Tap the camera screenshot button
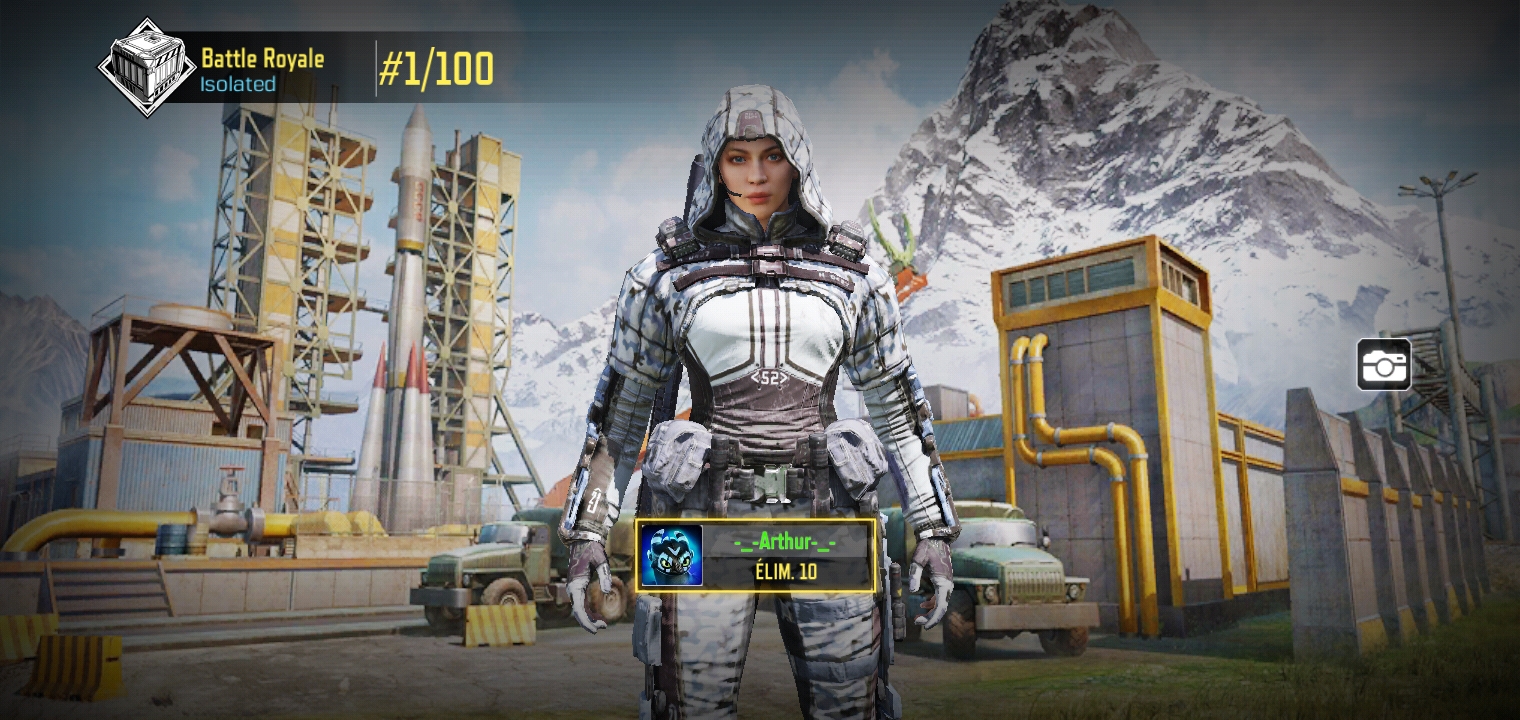Viewport: 1520px width, 720px height. pos(1384,365)
